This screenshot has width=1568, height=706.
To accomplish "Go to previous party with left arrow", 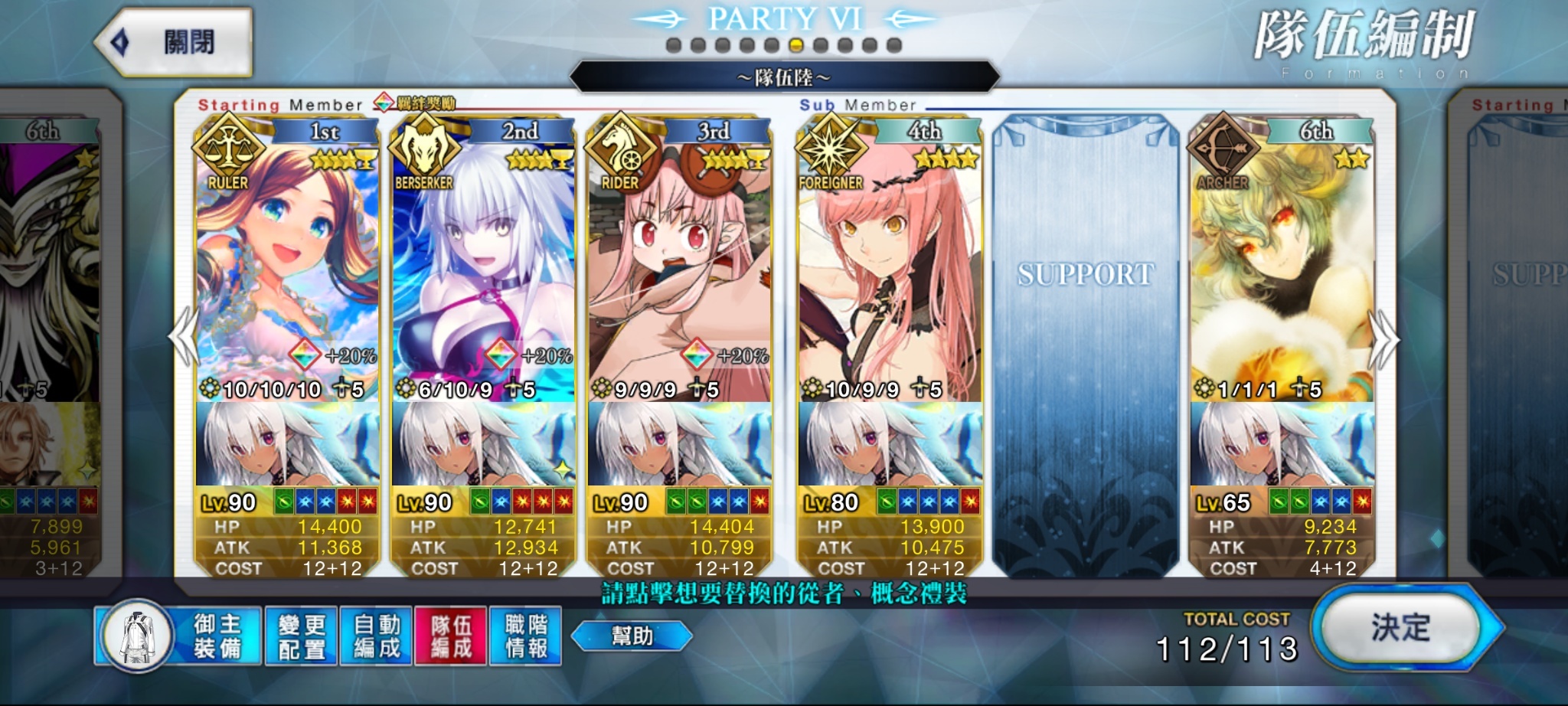I will click(185, 337).
